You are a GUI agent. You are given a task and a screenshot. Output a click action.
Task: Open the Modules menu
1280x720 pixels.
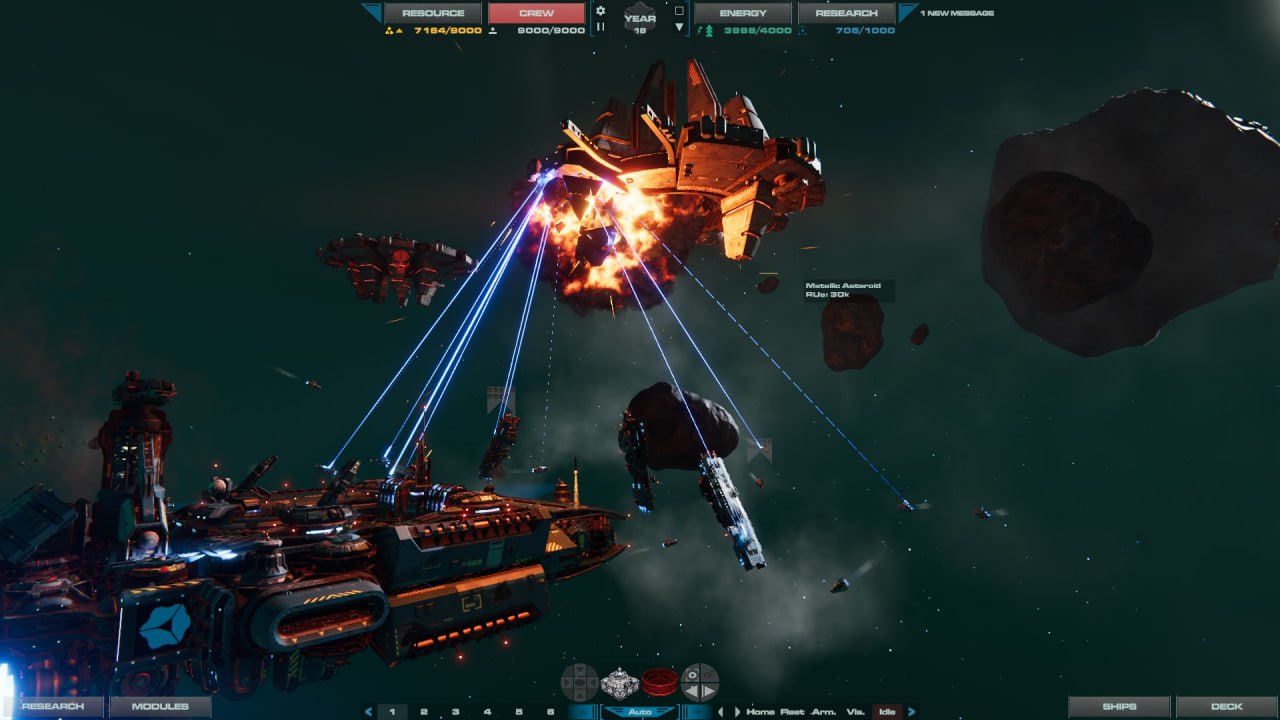[x=160, y=707]
